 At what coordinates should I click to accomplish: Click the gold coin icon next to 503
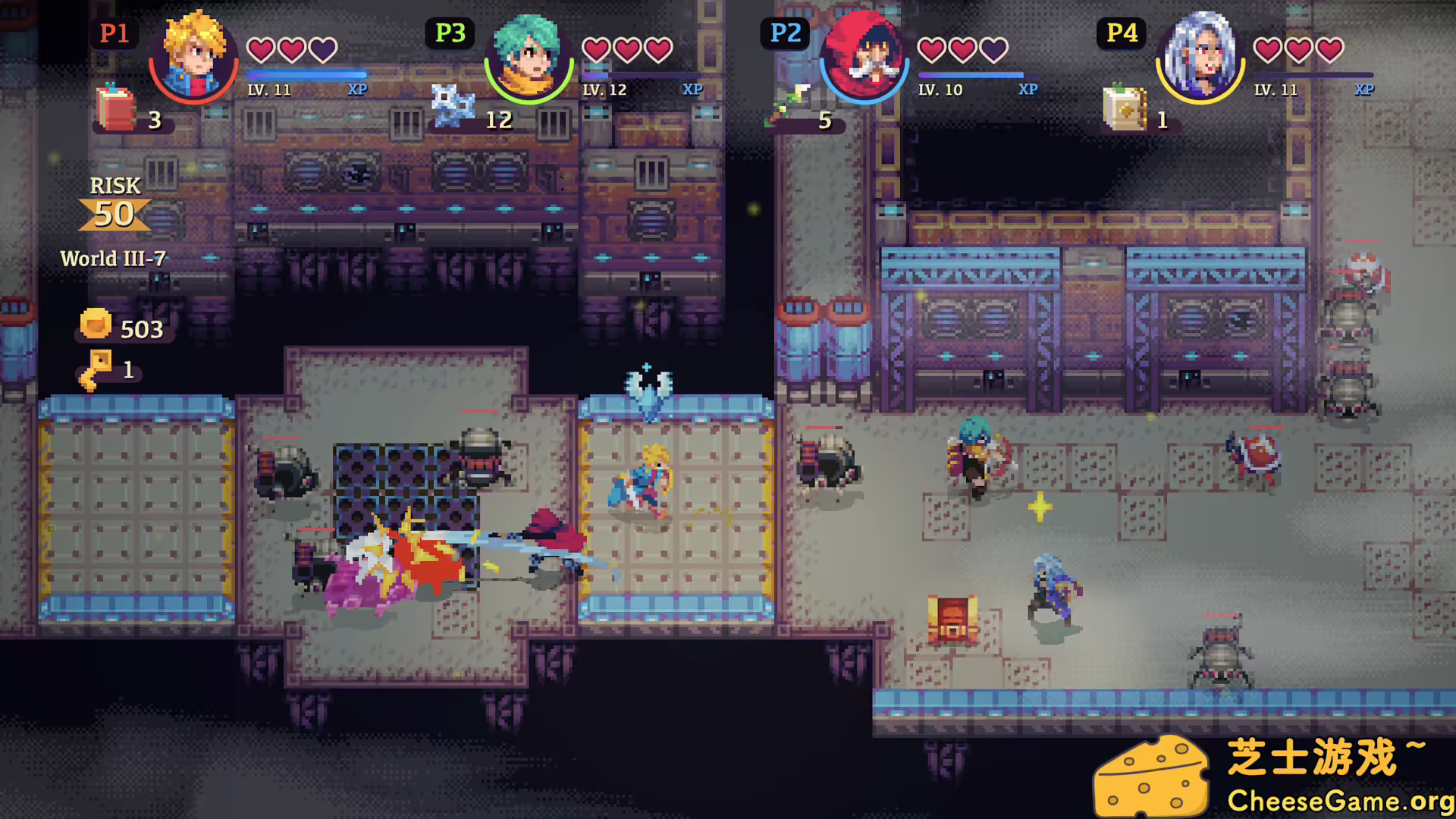click(x=95, y=326)
